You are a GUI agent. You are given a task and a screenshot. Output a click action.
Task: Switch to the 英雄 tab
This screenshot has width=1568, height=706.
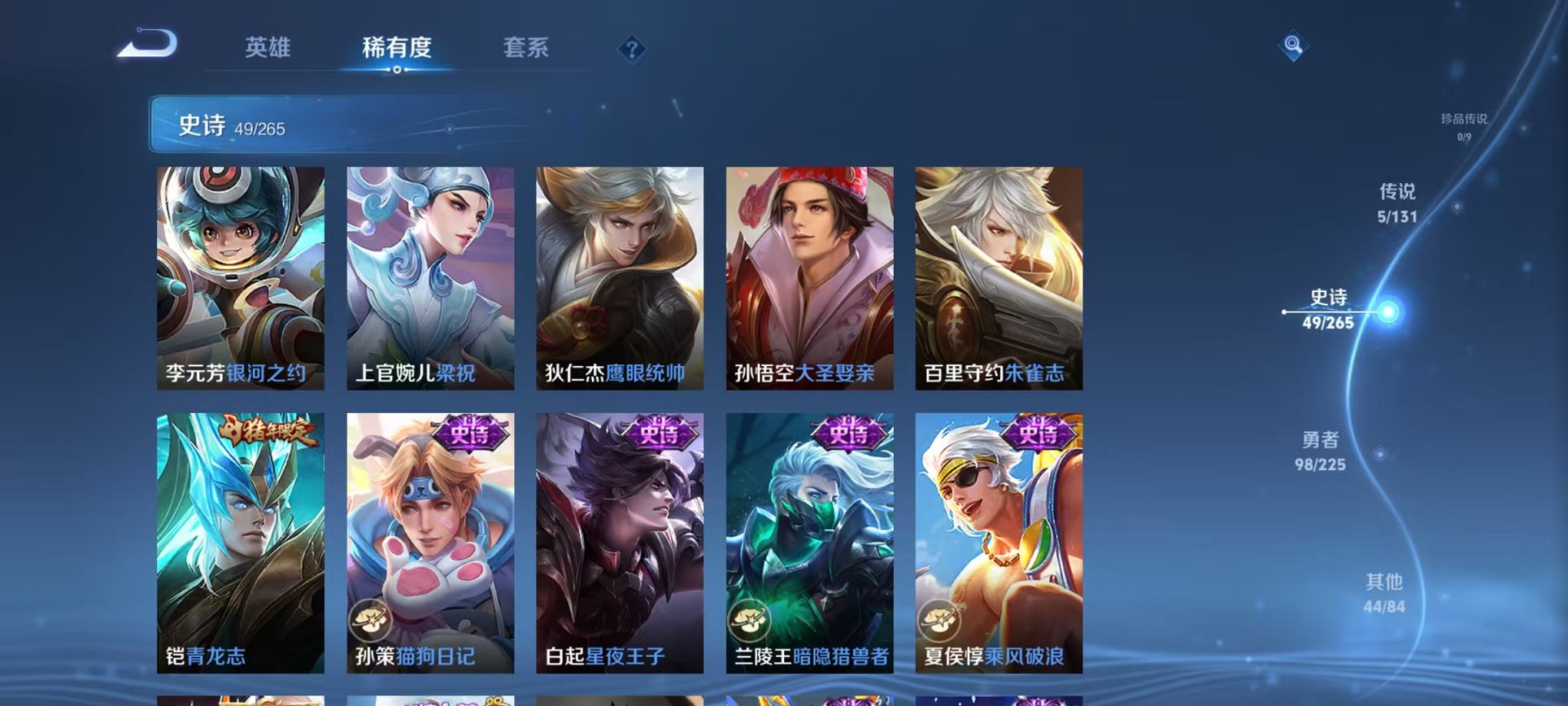[267, 48]
